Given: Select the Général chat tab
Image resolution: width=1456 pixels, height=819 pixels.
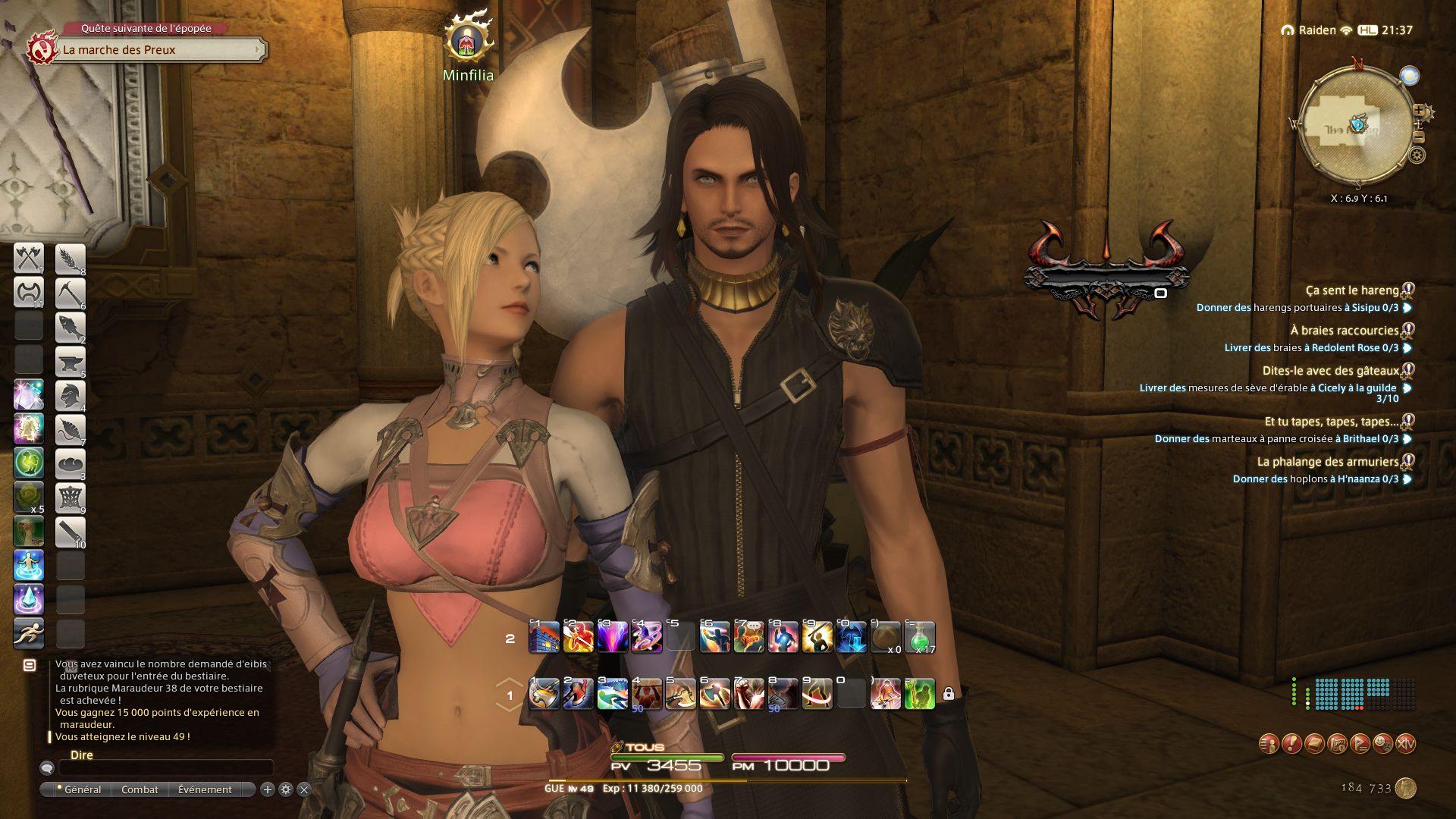Looking at the screenshot, I should [x=82, y=789].
